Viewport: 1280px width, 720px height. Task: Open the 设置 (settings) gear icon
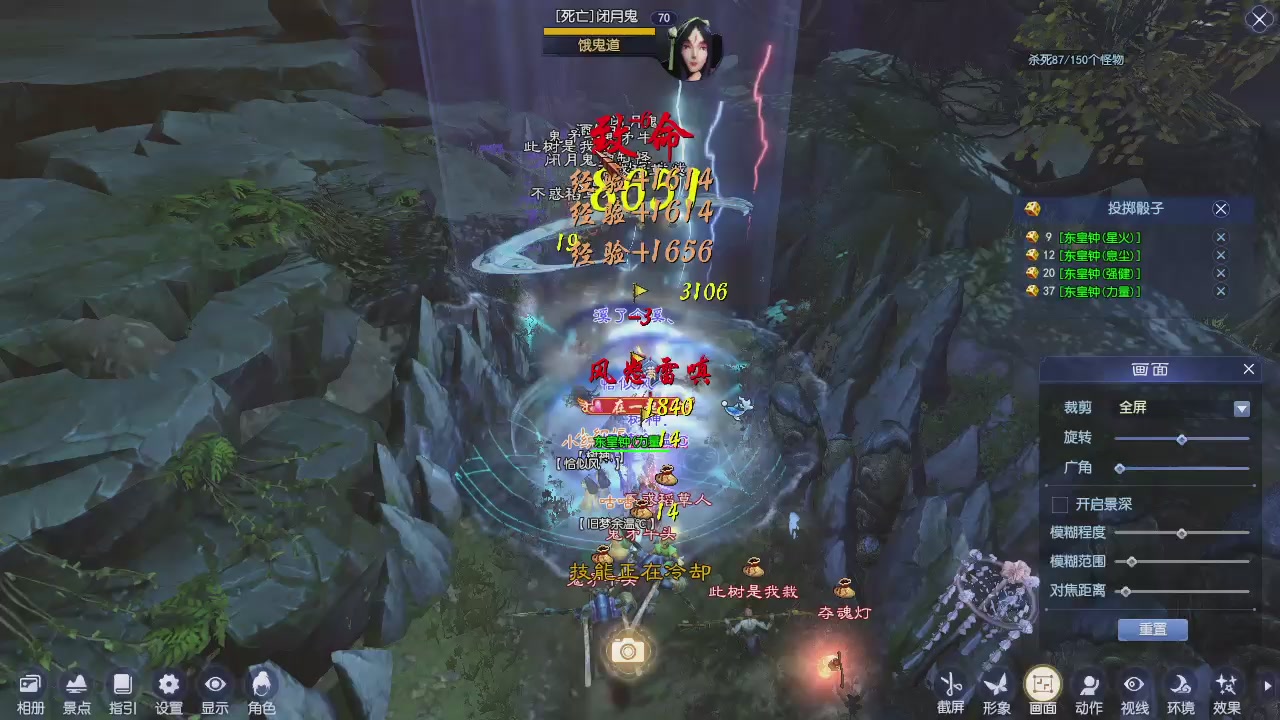tap(168, 685)
